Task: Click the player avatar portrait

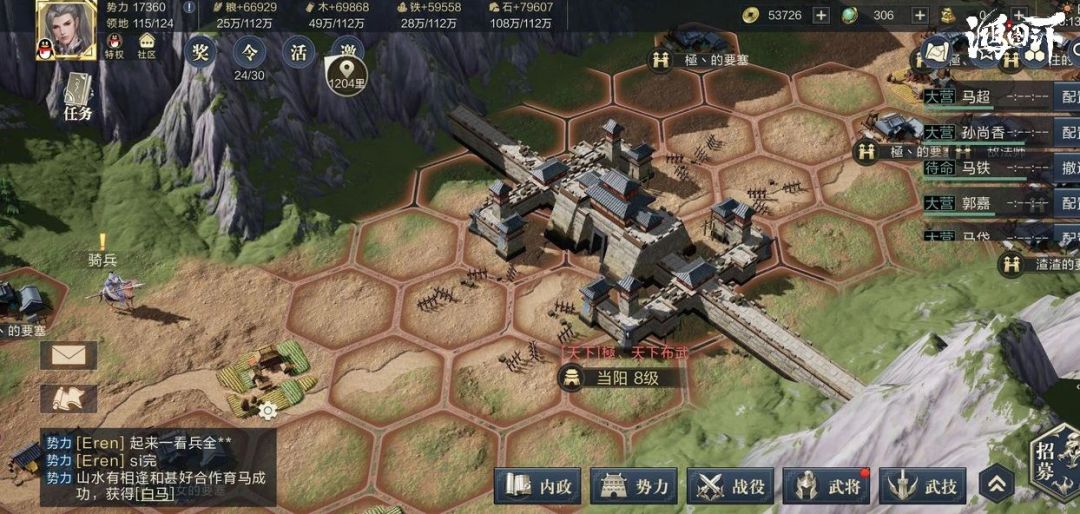Action: click(66, 30)
